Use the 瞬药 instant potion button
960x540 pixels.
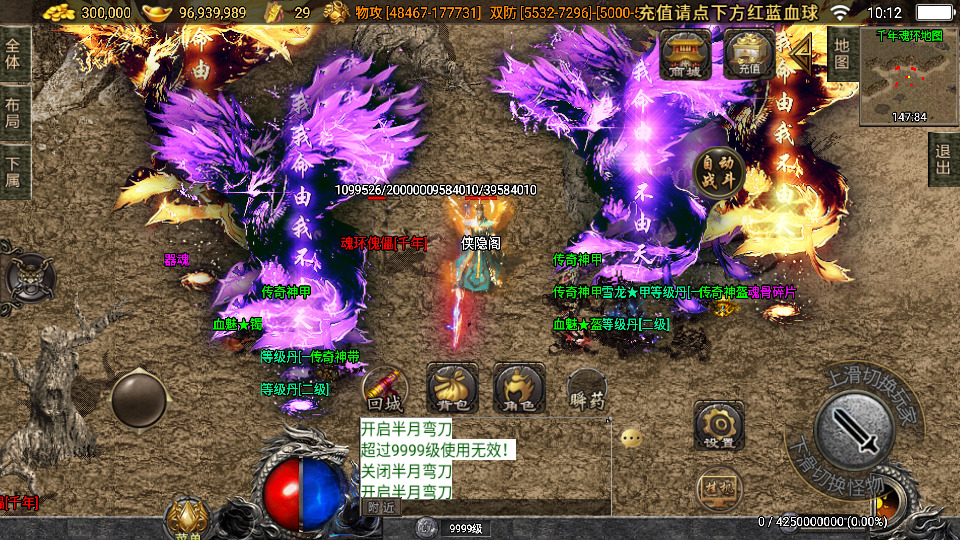[x=587, y=388]
